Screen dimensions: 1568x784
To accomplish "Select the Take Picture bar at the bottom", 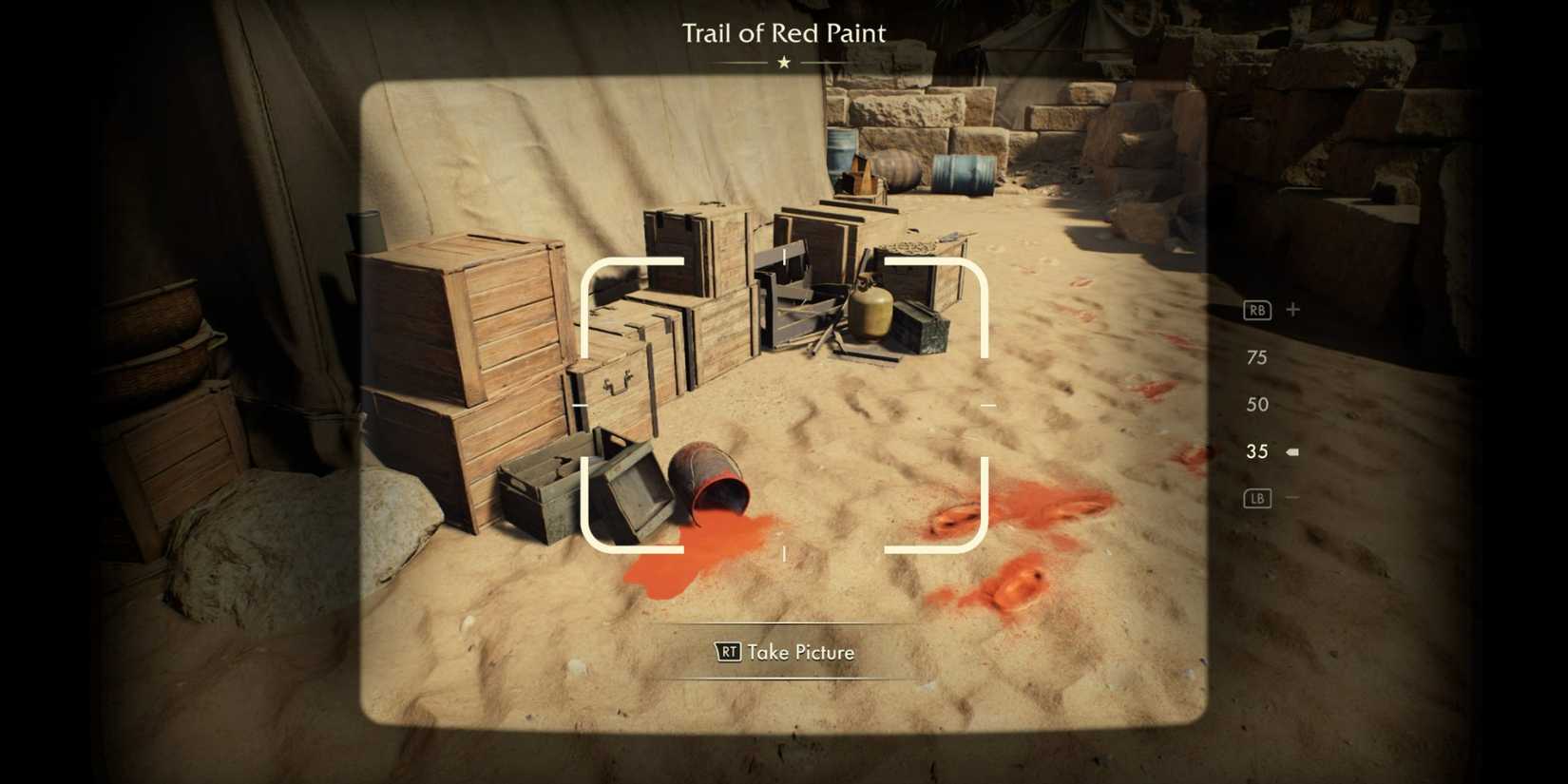I will 783,653.
